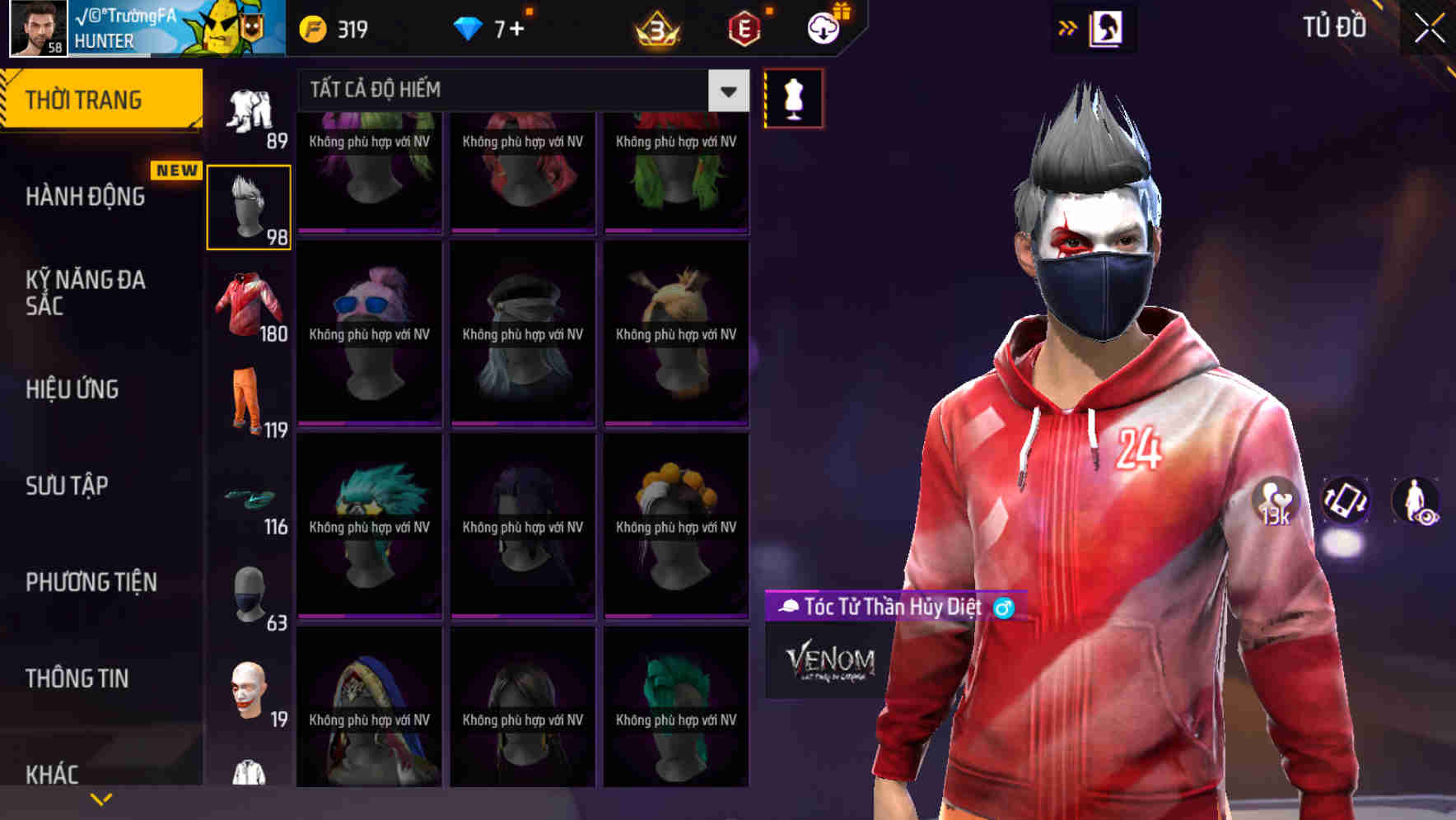Click the gold FF coin balance icon
This screenshot has height=820, width=1456.
(311, 26)
